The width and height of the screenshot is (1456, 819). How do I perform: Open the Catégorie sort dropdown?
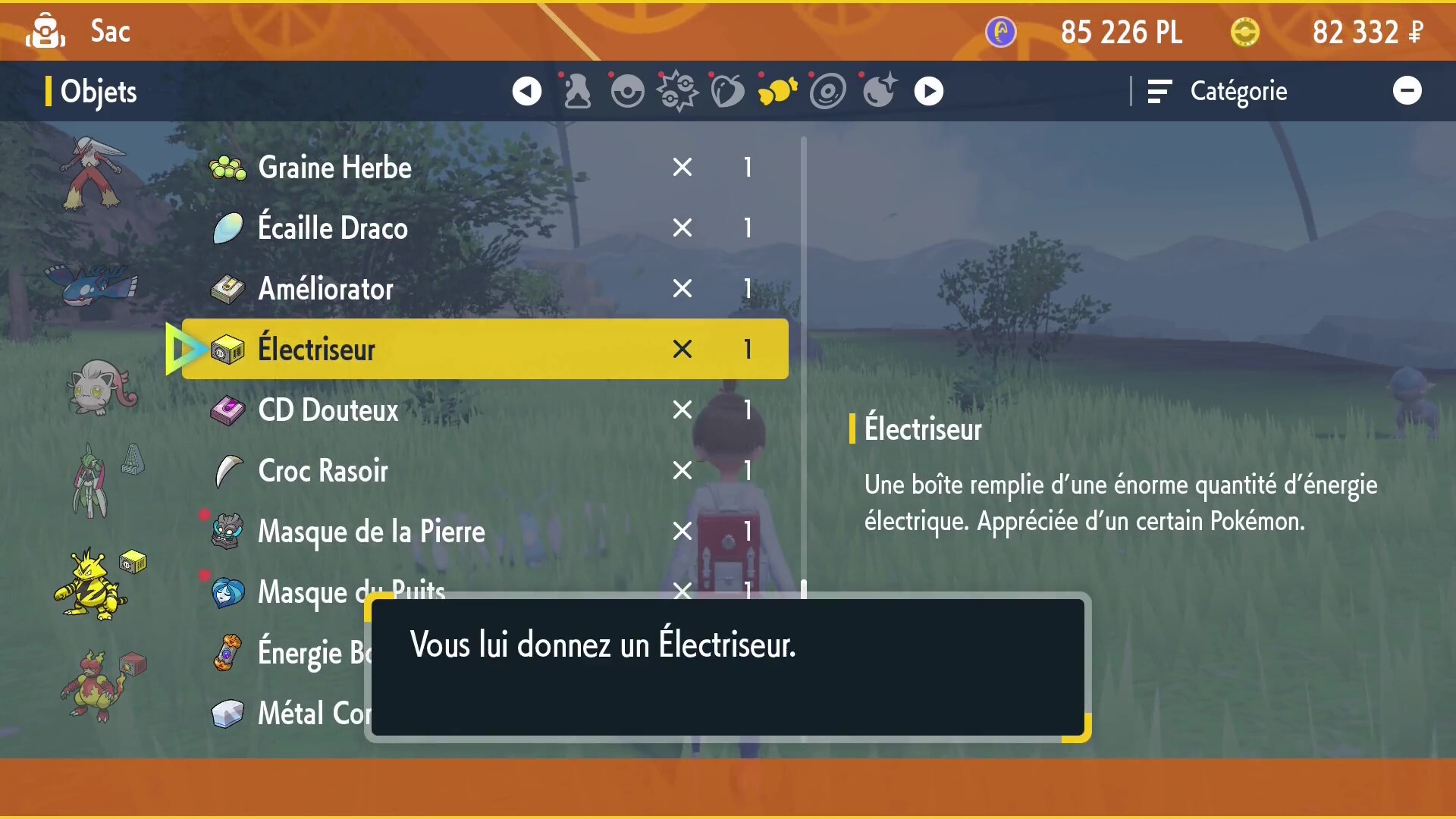pyautogui.click(x=1238, y=91)
